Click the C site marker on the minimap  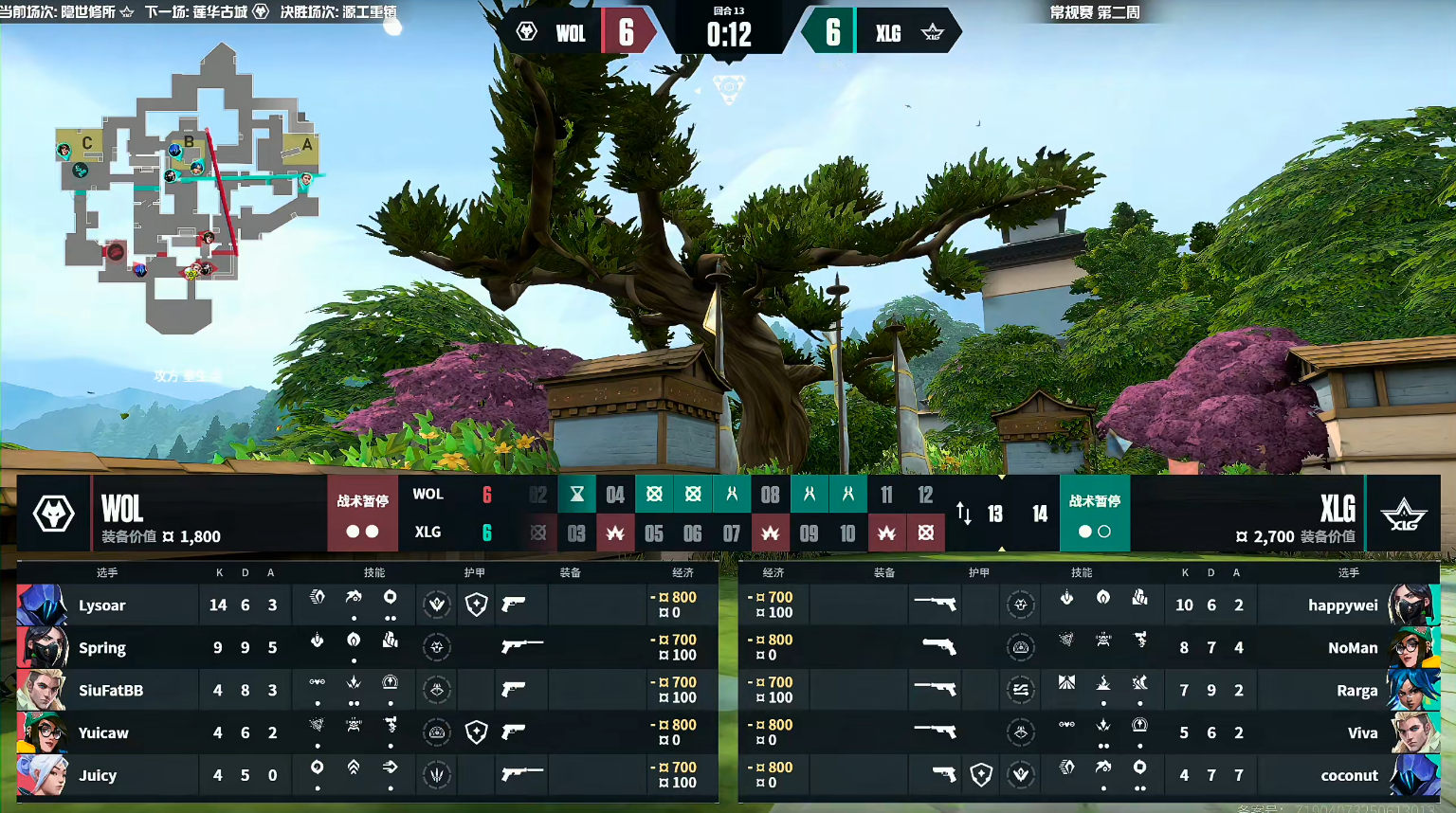click(x=86, y=143)
